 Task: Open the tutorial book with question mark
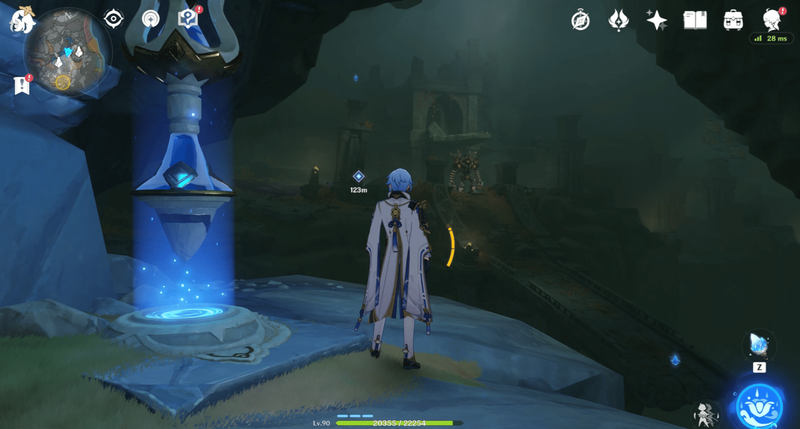coord(187,18)
